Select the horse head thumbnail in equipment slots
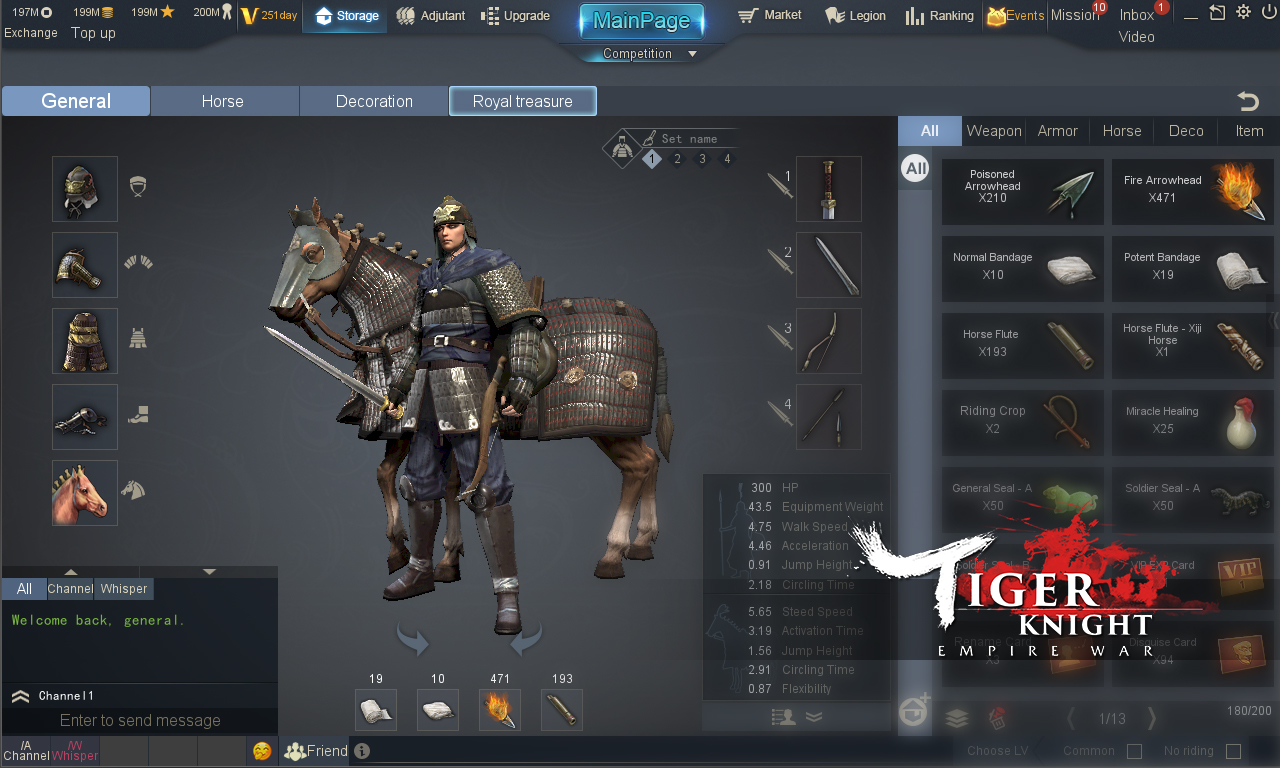 (84, 493)
